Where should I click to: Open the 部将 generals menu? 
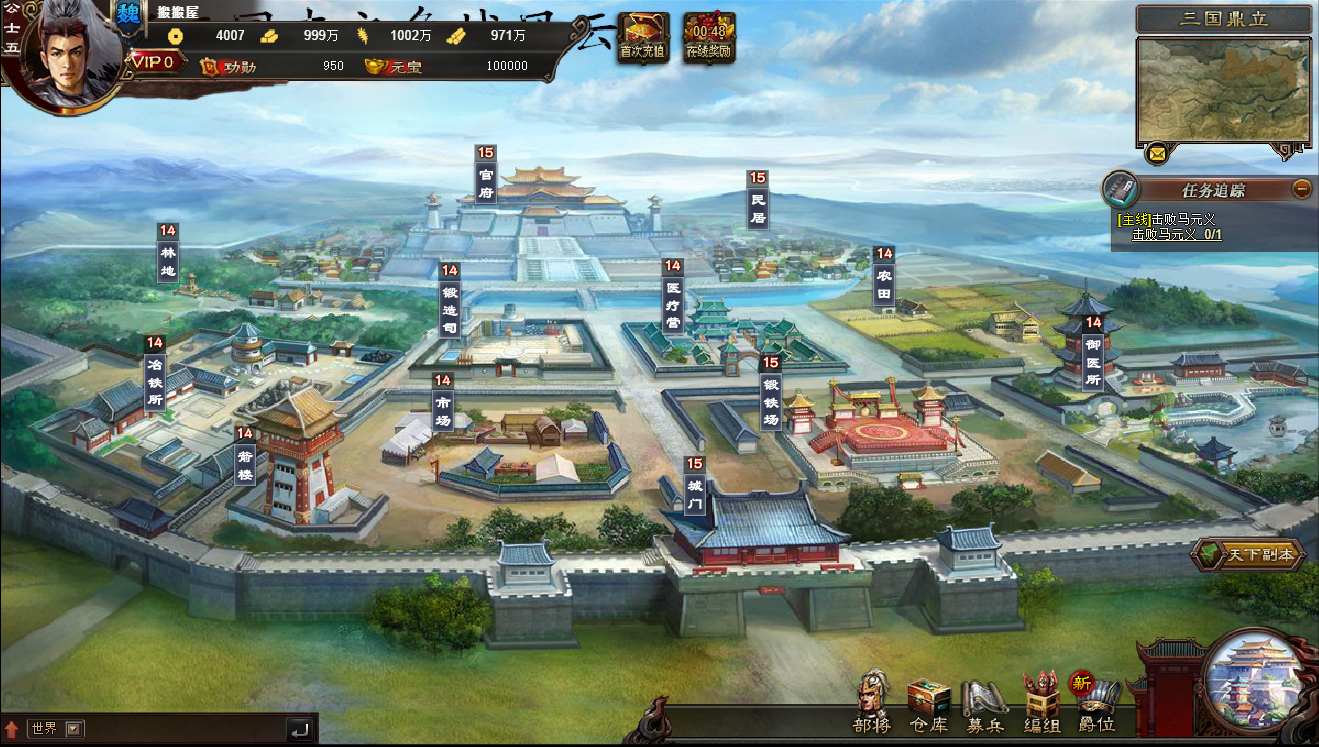[872, 701]
